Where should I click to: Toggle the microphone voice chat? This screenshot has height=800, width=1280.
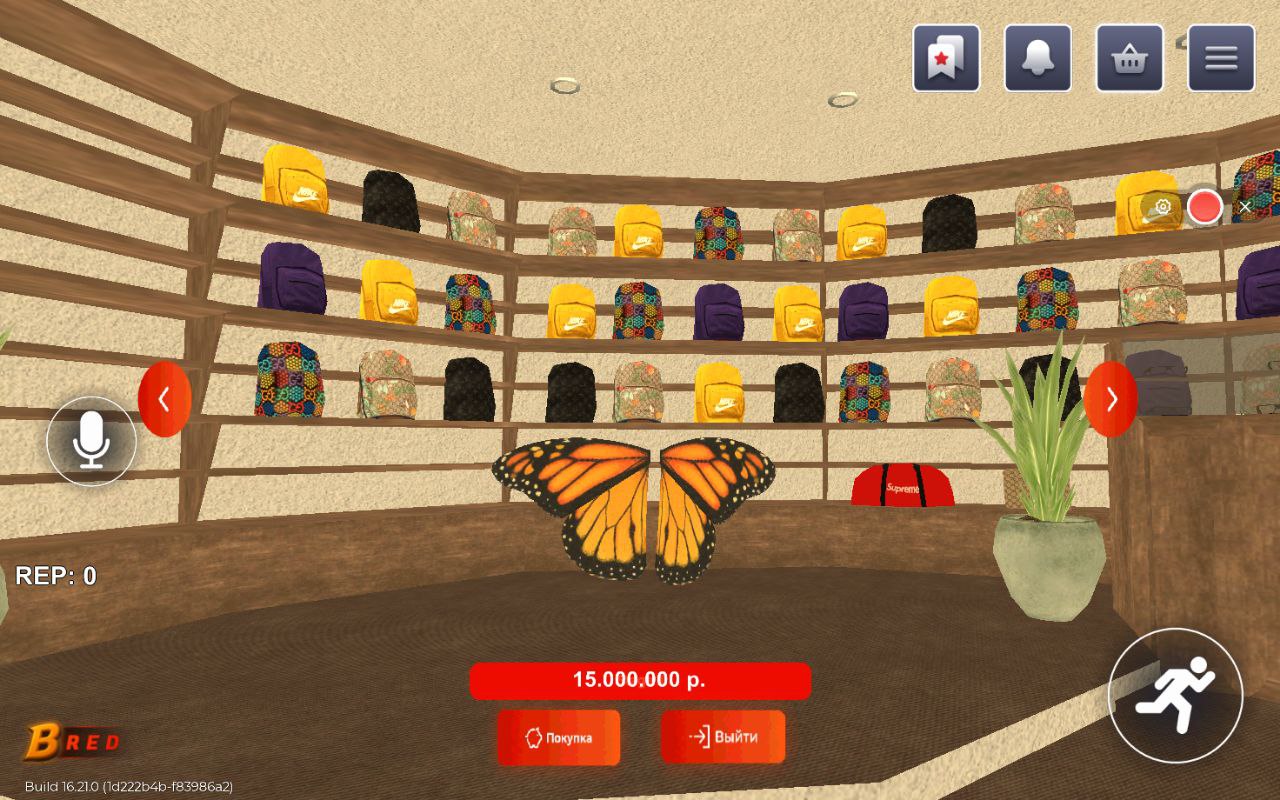pos(92,440)
